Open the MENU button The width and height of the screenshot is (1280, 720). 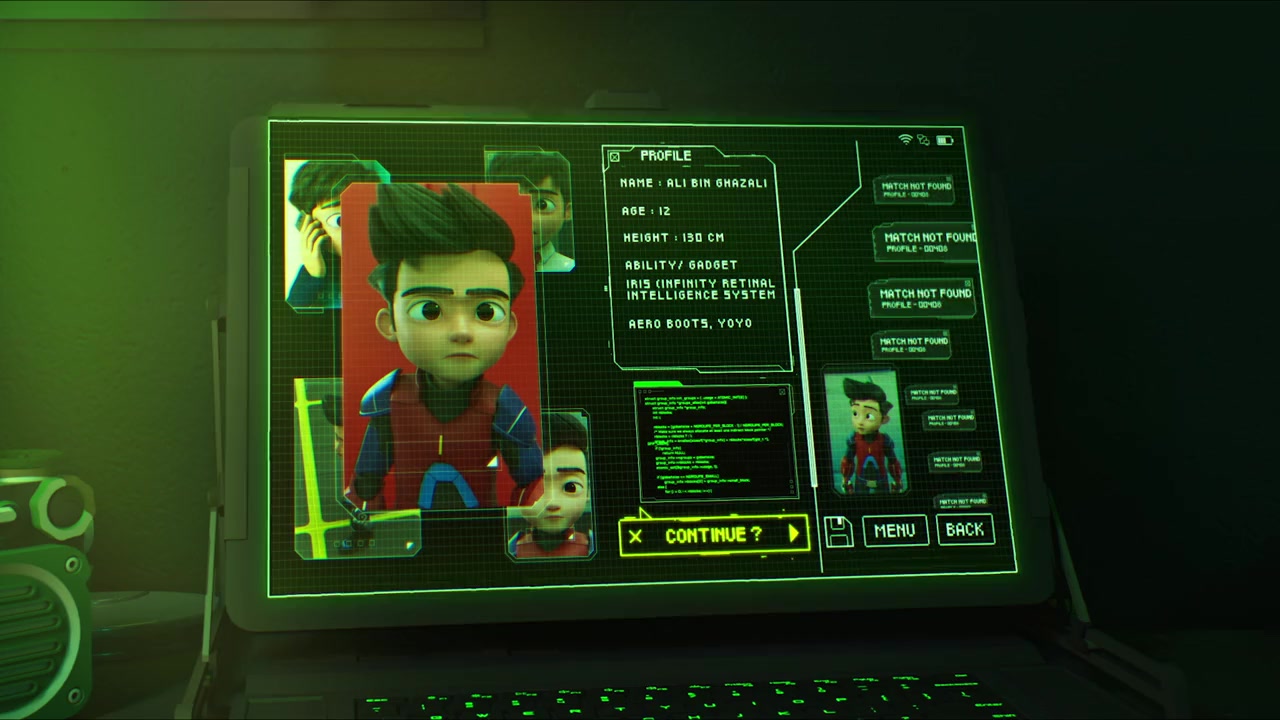click(x=895, y=531)
